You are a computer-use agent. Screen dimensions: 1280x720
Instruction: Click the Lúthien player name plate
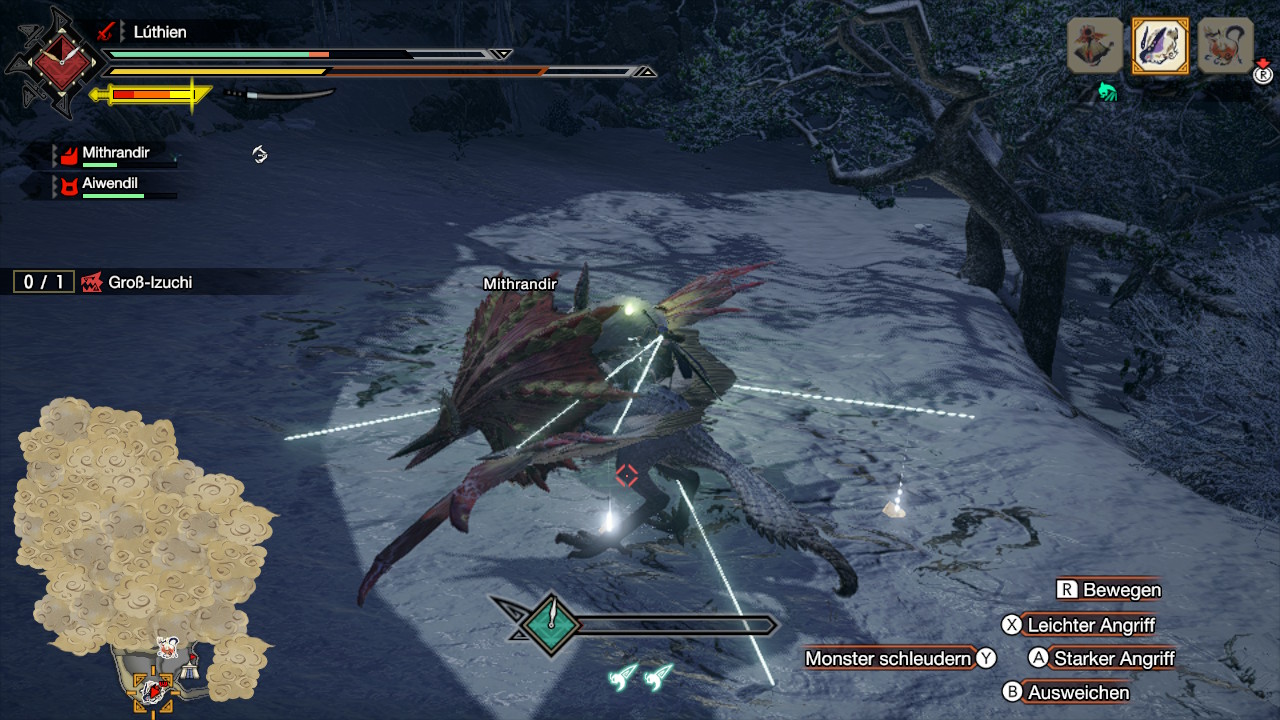[160, 32]
